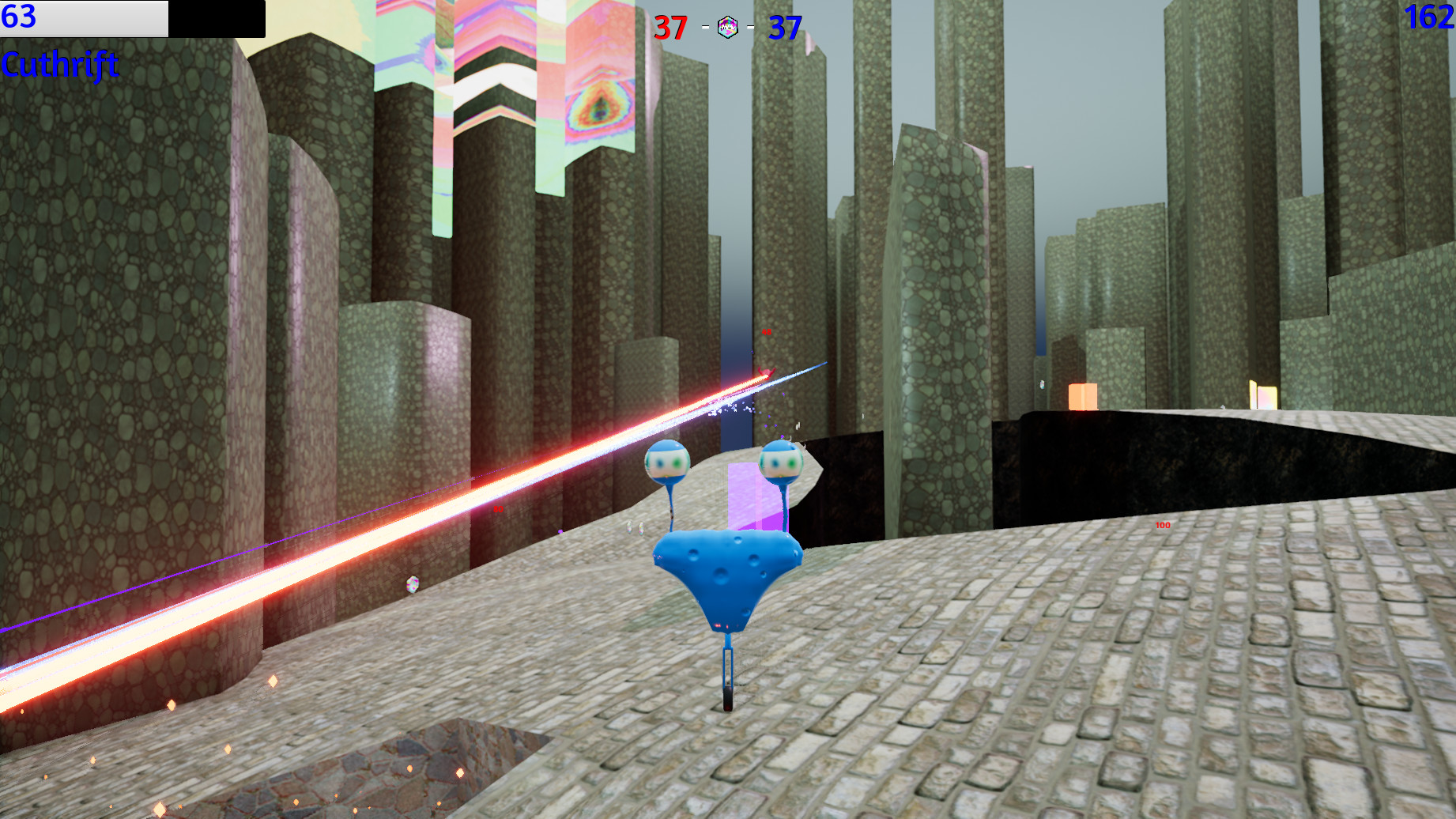Select the 162 counter in top right corner
Viewport: 1456px width, 819px height.
tap(1431, 18)
